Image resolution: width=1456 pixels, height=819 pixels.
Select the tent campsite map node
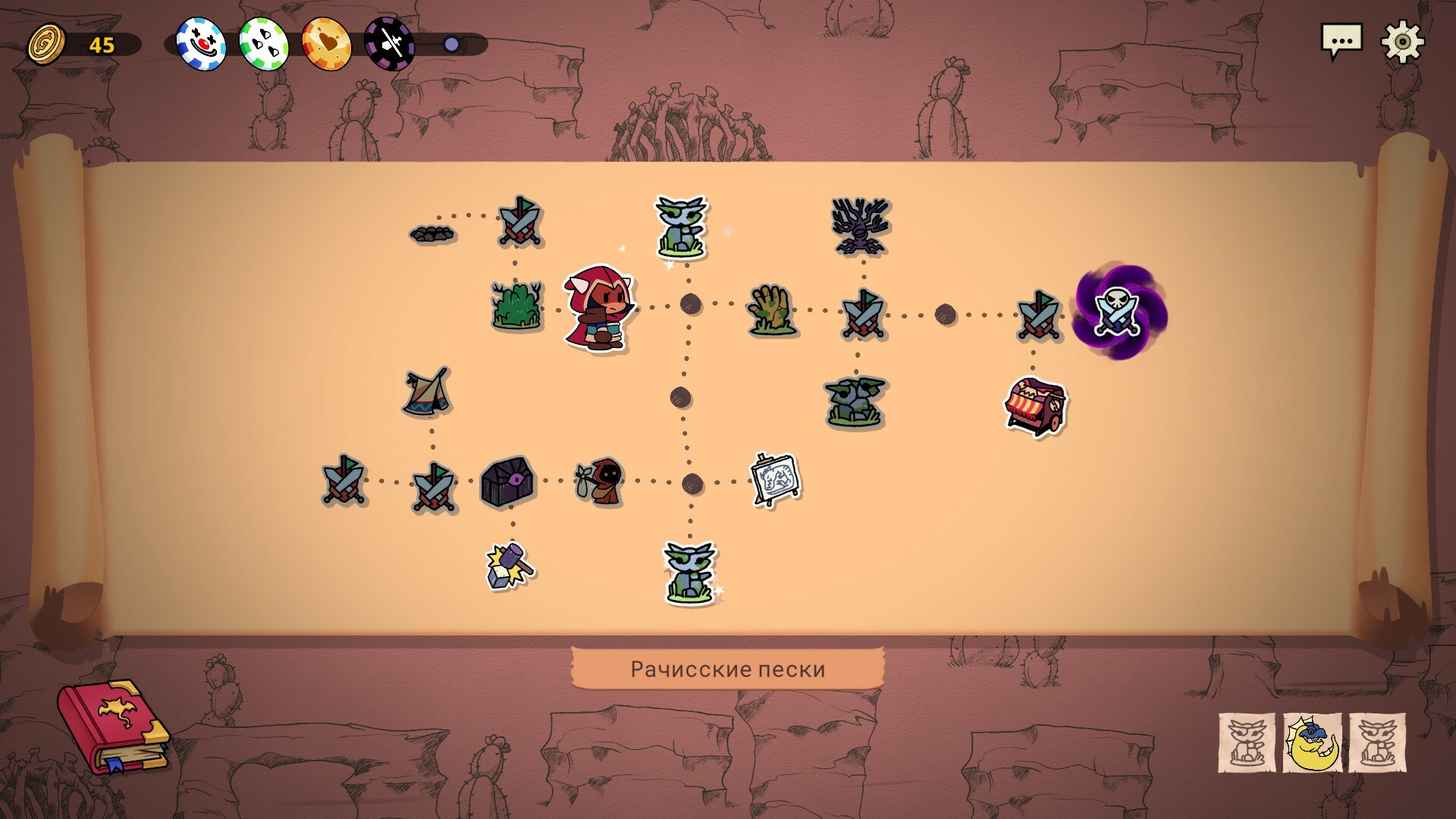[427, 392]
